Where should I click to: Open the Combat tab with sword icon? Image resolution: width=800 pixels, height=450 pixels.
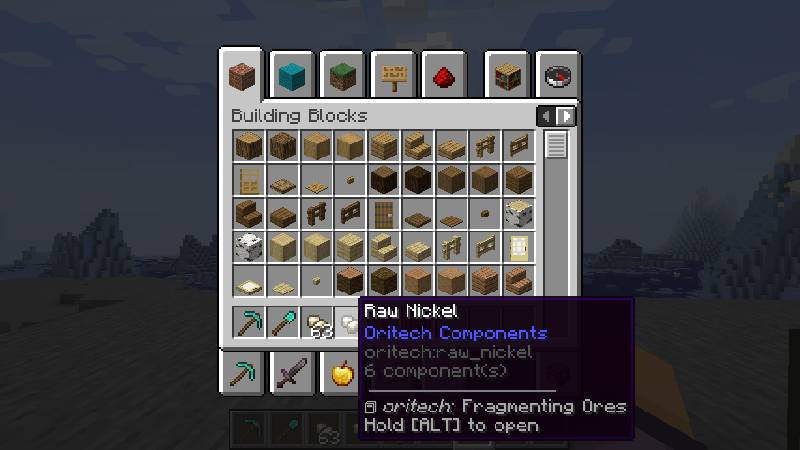292,375
